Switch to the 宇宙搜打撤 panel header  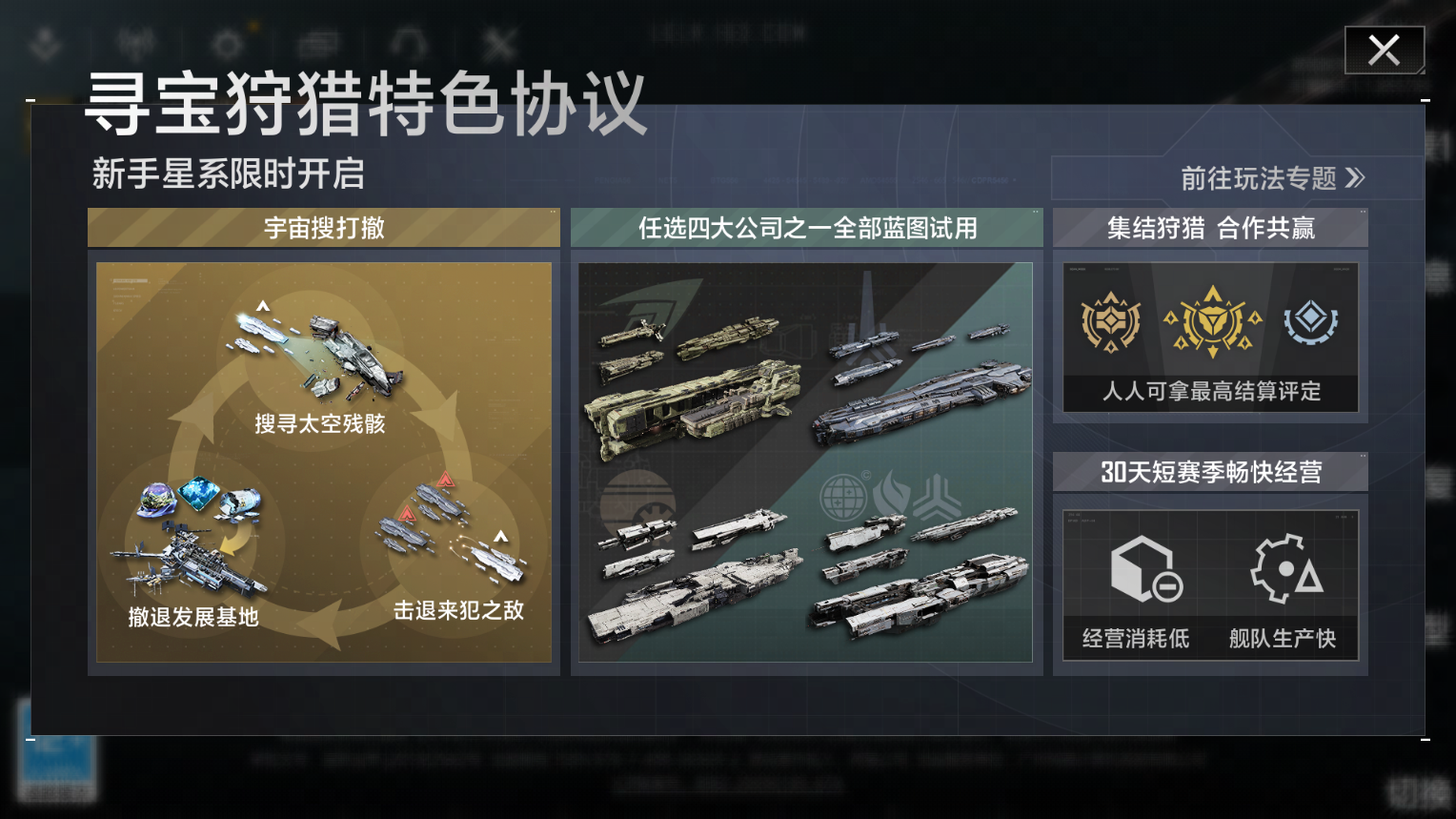point(324,227)
